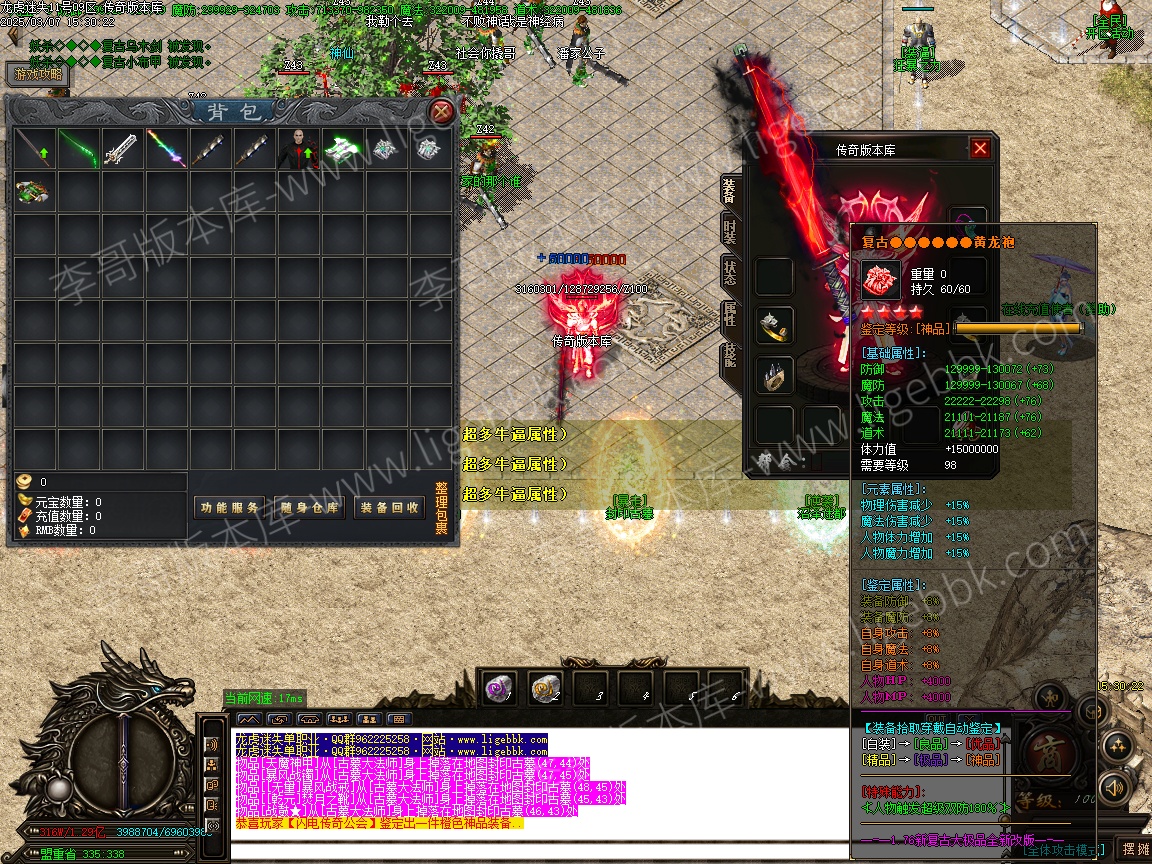Show the 技能 skills tab

click(x=730, y=357)
